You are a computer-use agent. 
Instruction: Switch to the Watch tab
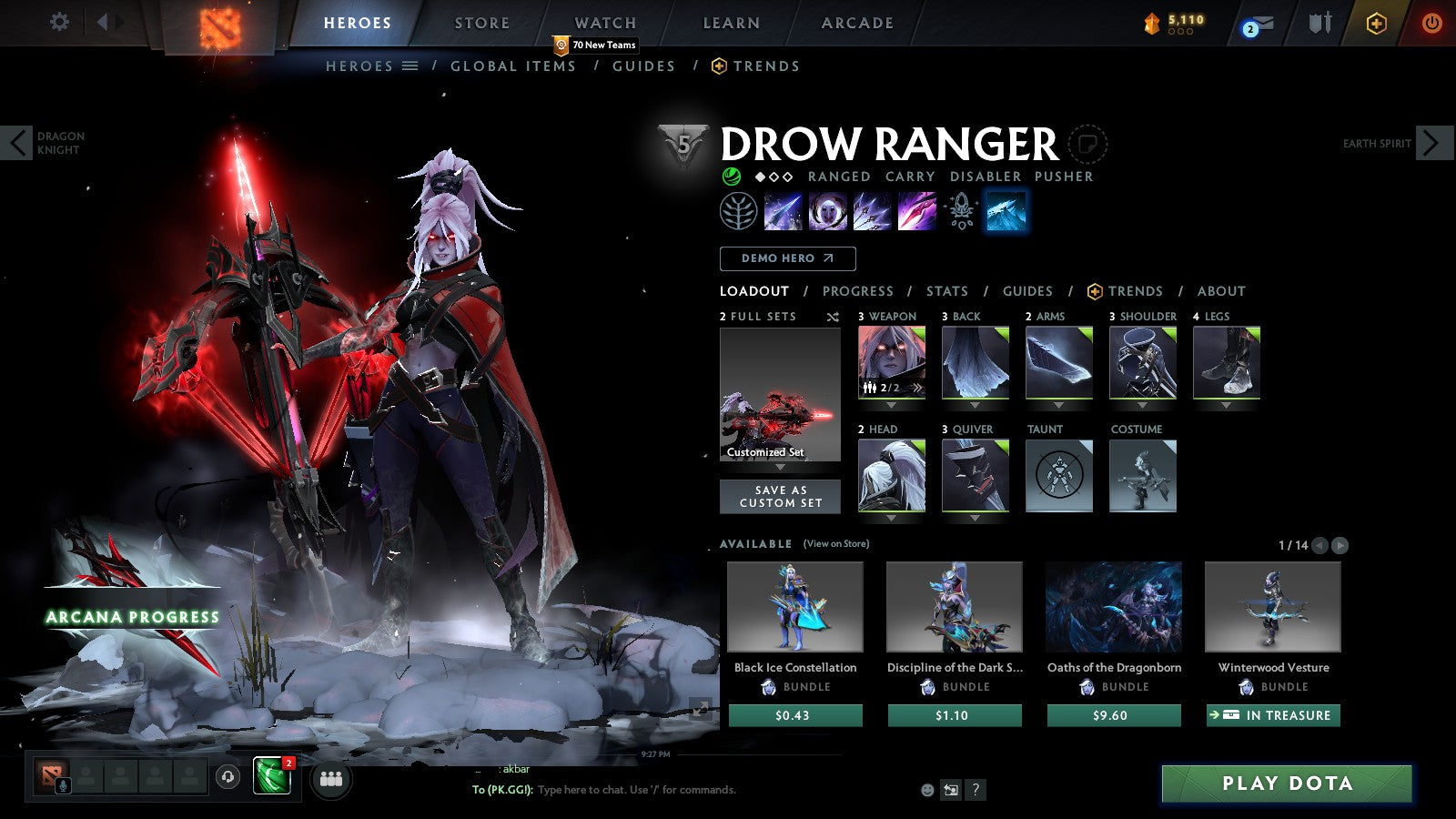[605, 23]
